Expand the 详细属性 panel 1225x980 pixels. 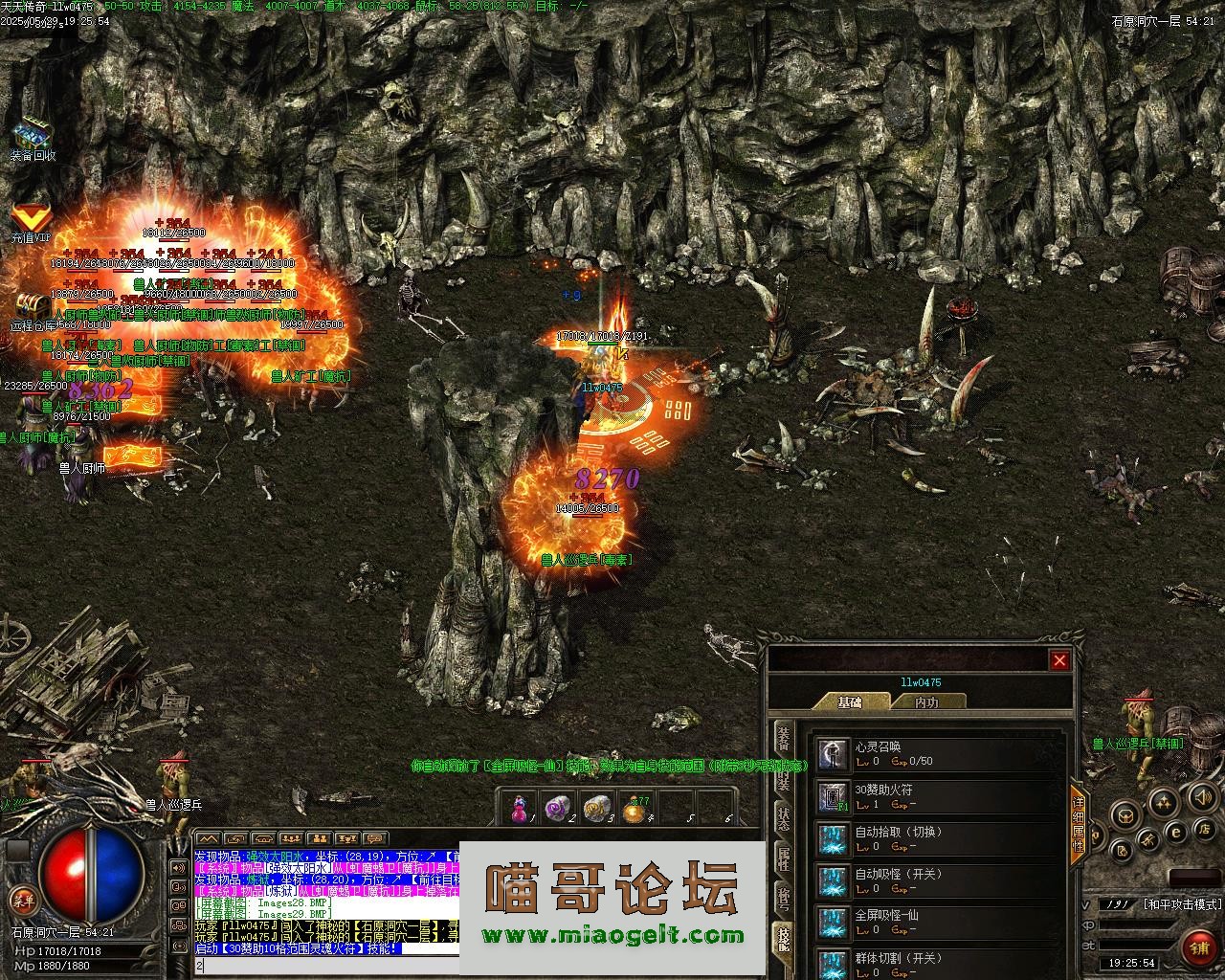(1078, 825)
